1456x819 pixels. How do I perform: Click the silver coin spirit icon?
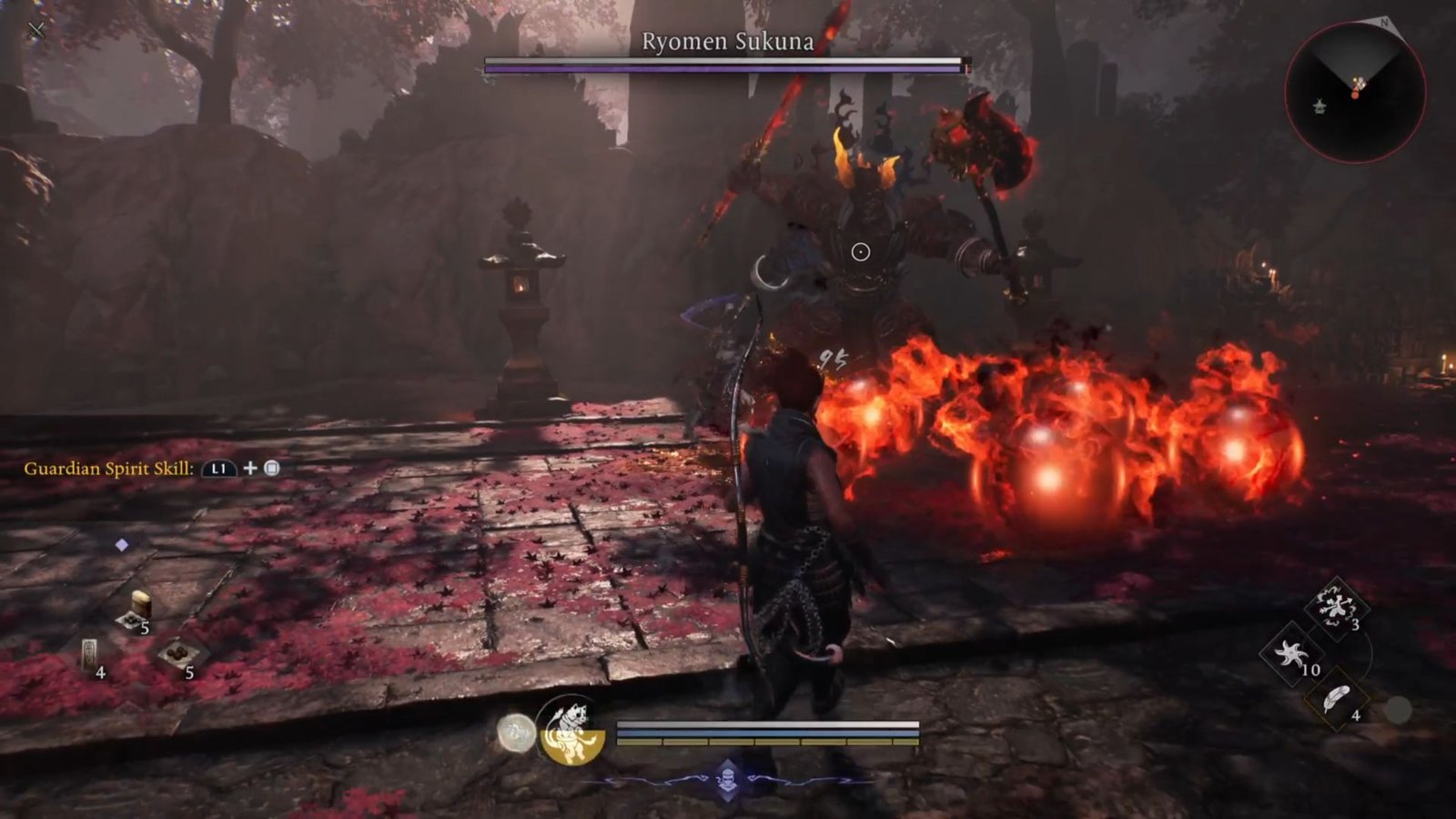515,733
